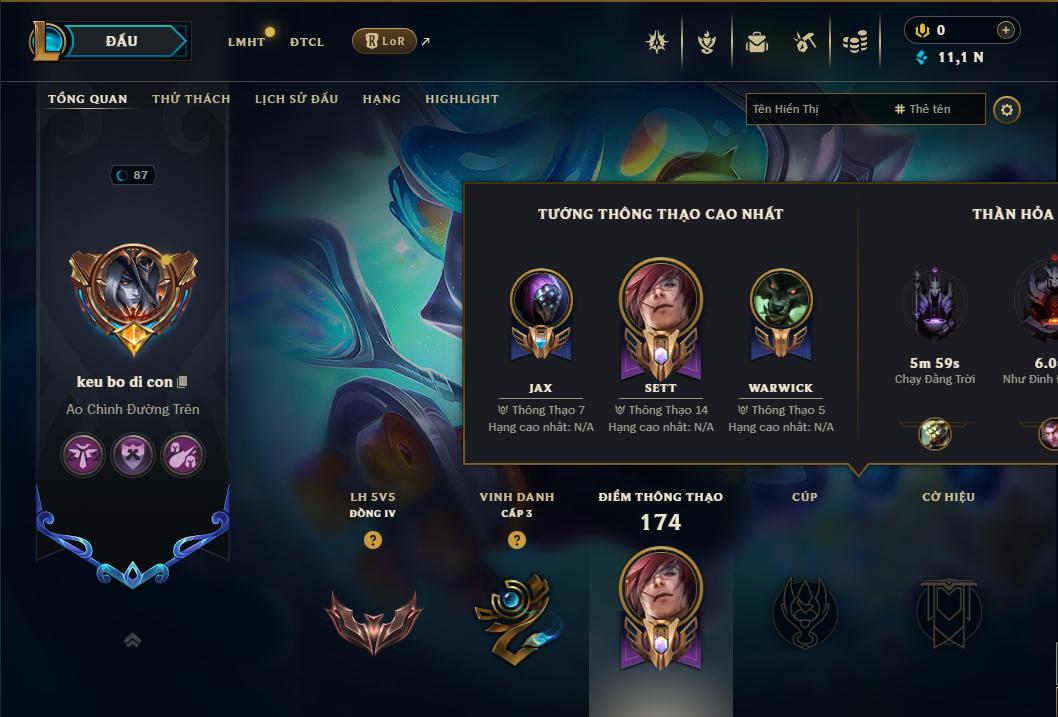Open the LoR external link button
This screenshot has width=1058, height=717.
(385, 41)
